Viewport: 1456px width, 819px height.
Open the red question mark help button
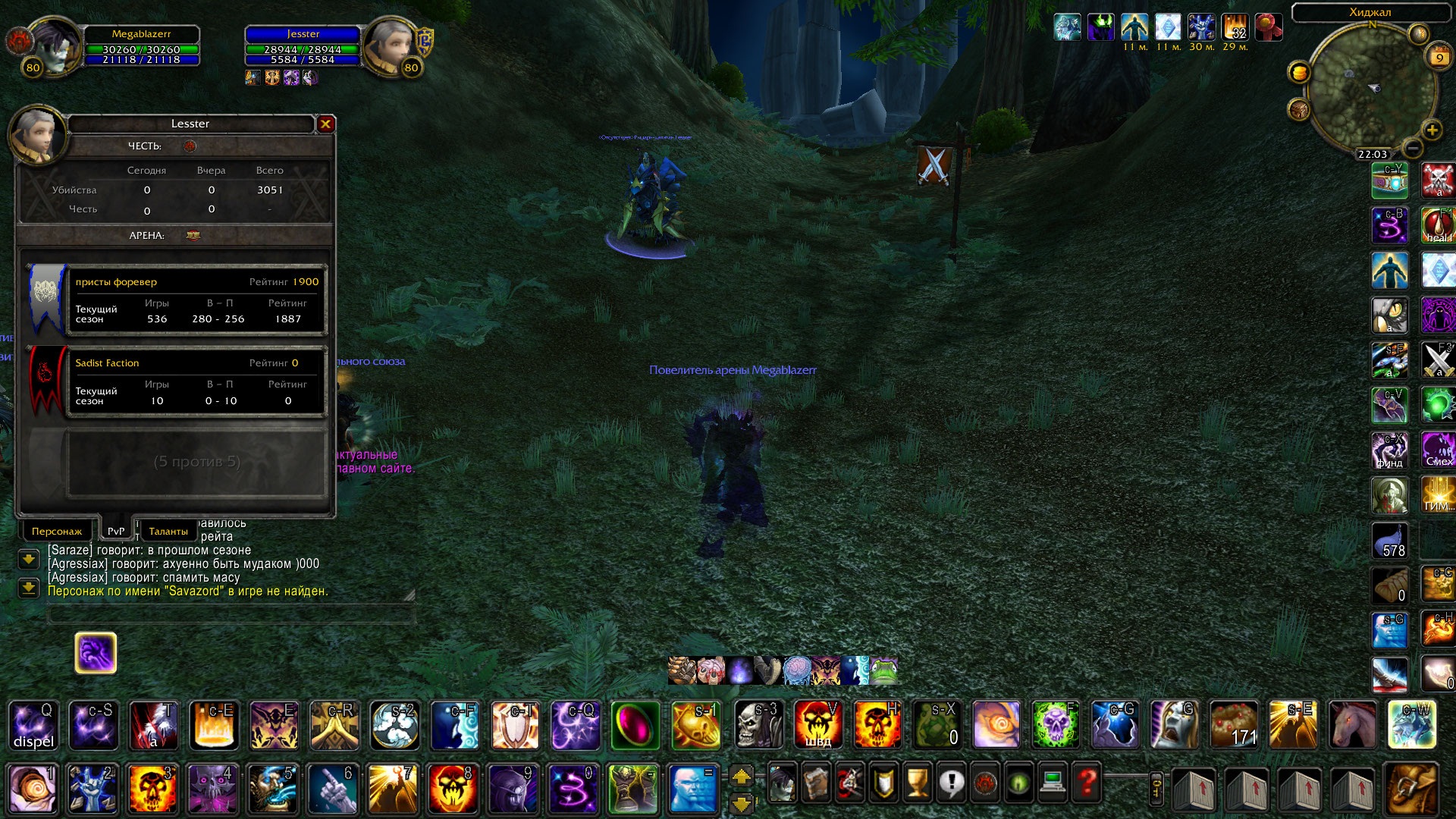coord(1087,783)
